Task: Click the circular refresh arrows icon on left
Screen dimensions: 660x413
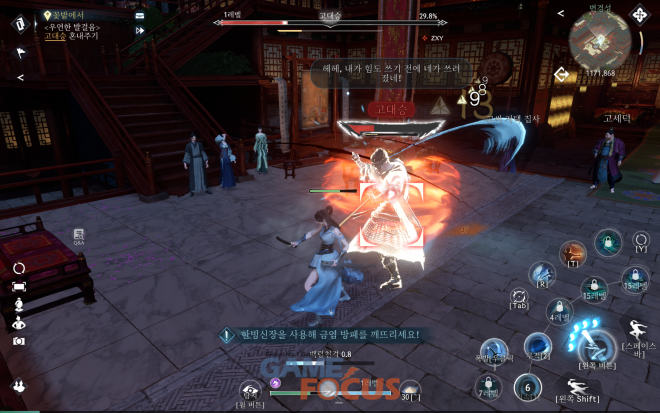Action: 18,269
